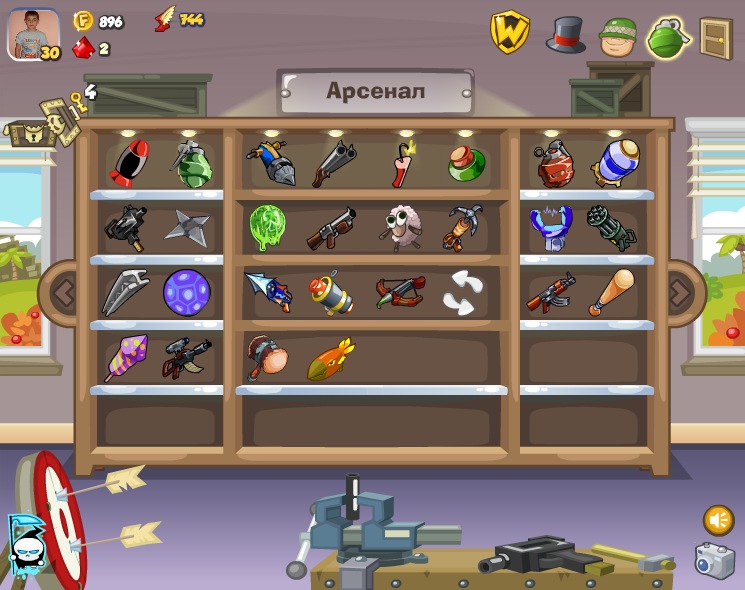Take a screenshot with the camera button
This screenshot has height=590, width=745.
(x=714, y=561)
